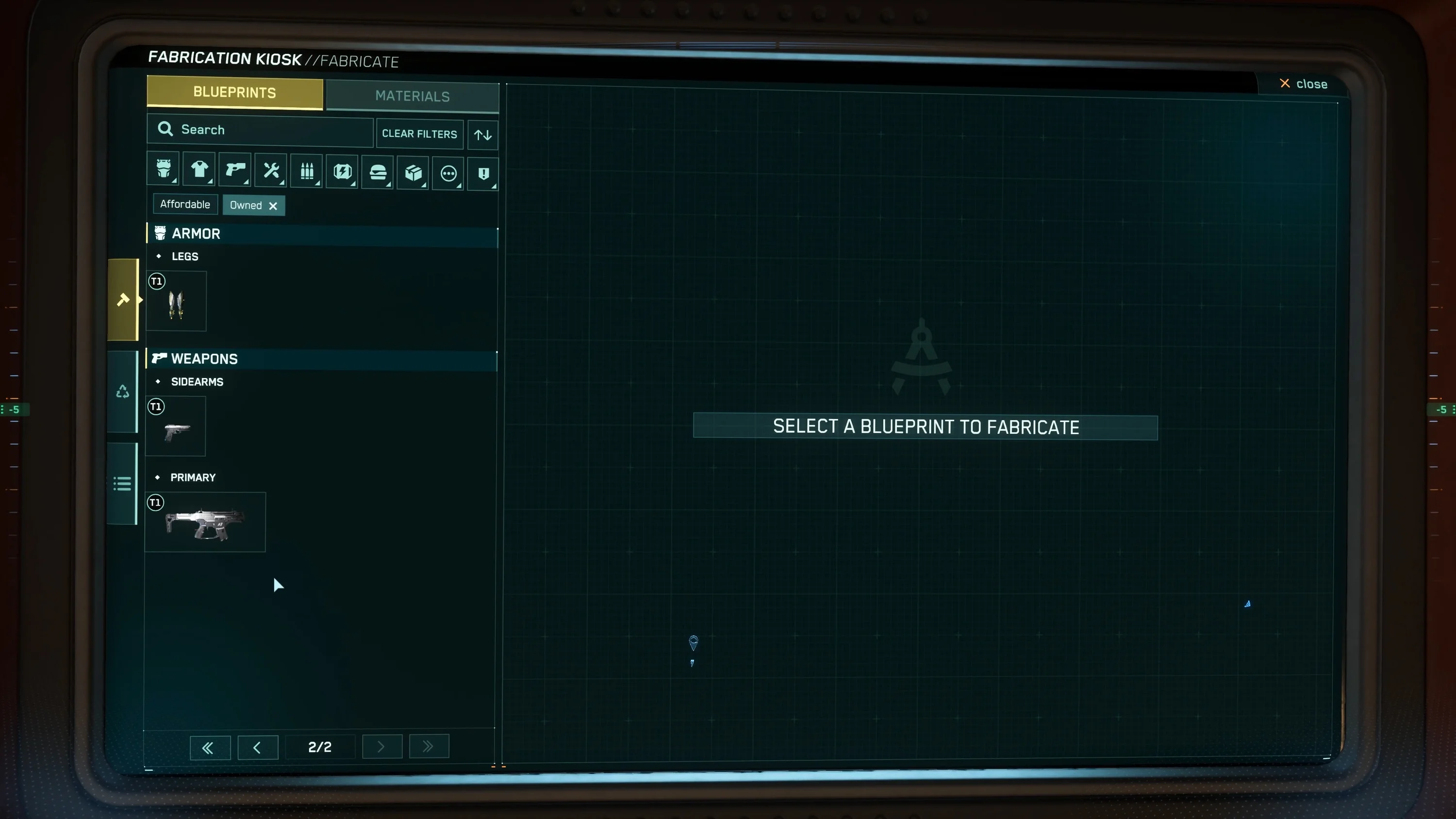
Task: Collapse the LEGS armor section
Action: point(184,256)
